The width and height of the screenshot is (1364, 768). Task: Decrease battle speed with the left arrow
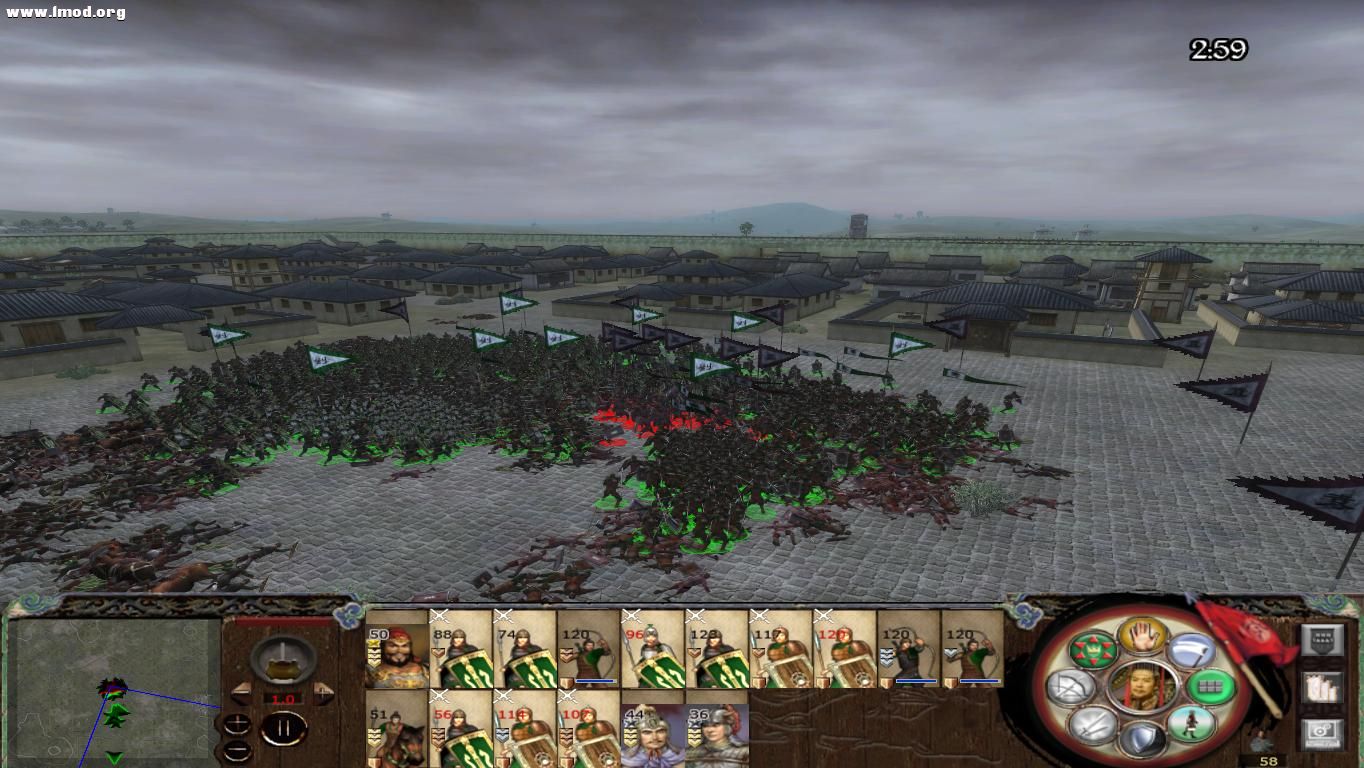click(241, 694)
